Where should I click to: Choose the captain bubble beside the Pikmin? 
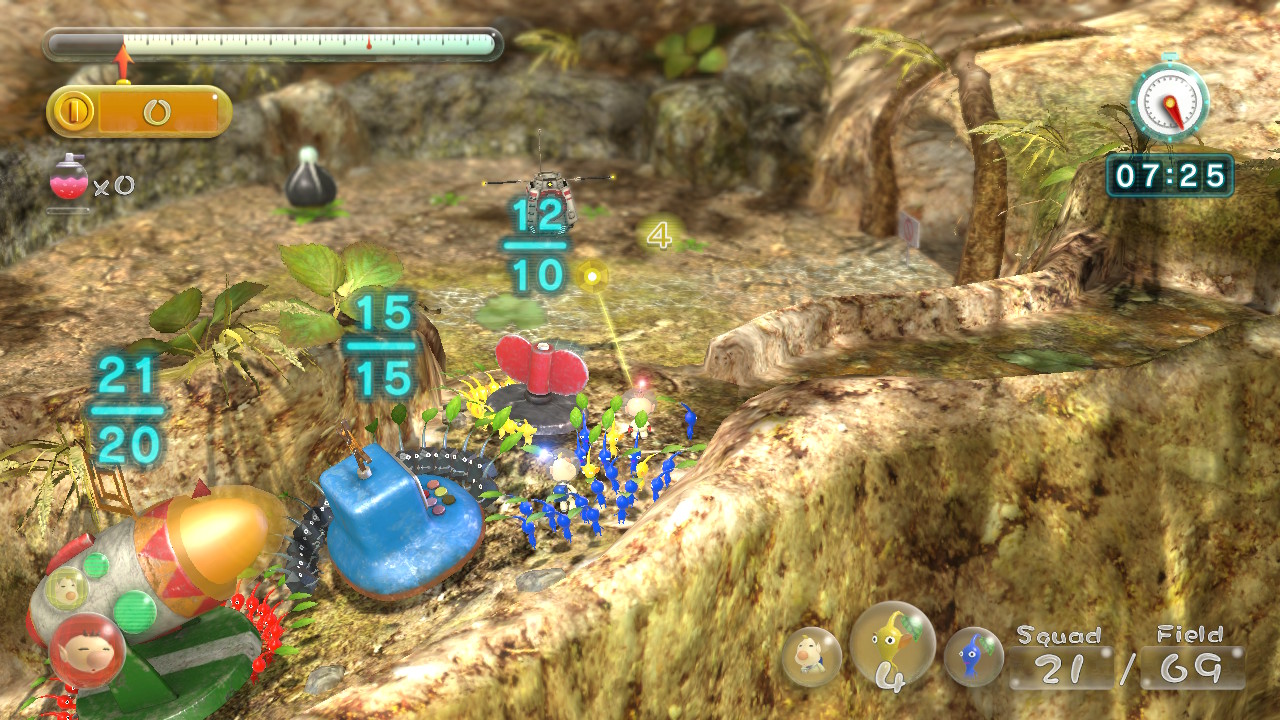[x=810, y=657]
